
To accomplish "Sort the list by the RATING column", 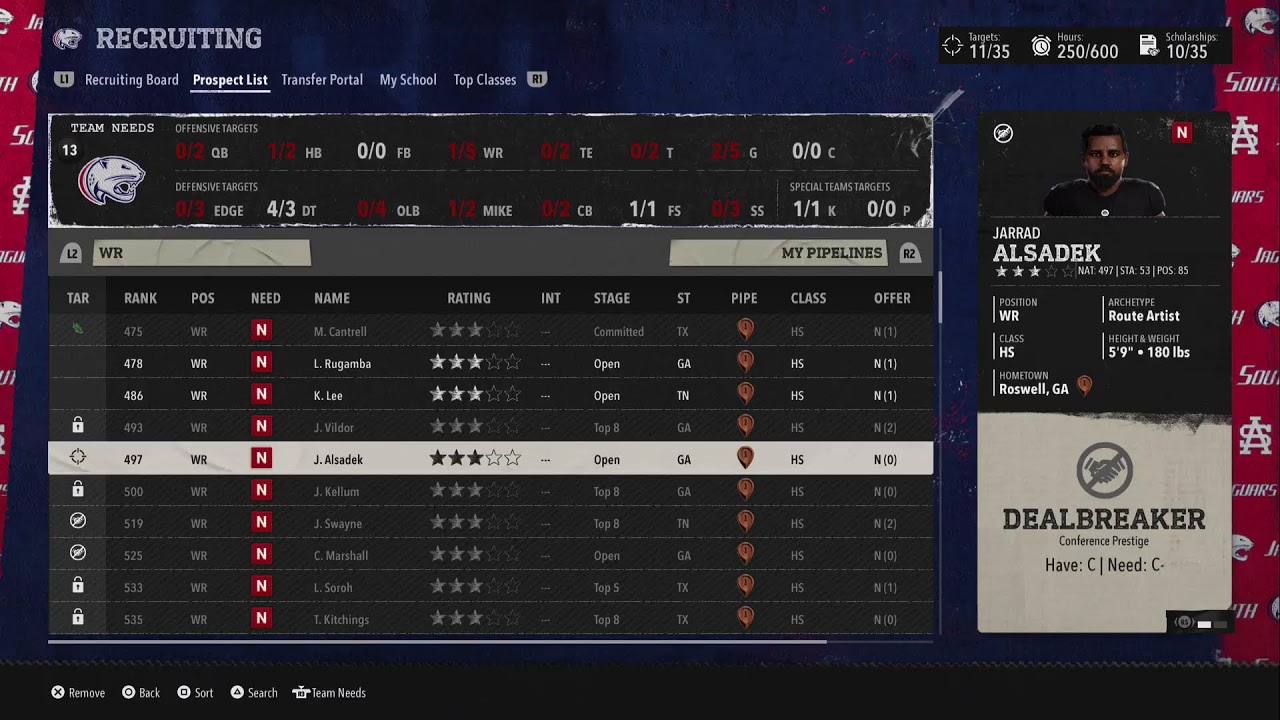I will point(468,298).
